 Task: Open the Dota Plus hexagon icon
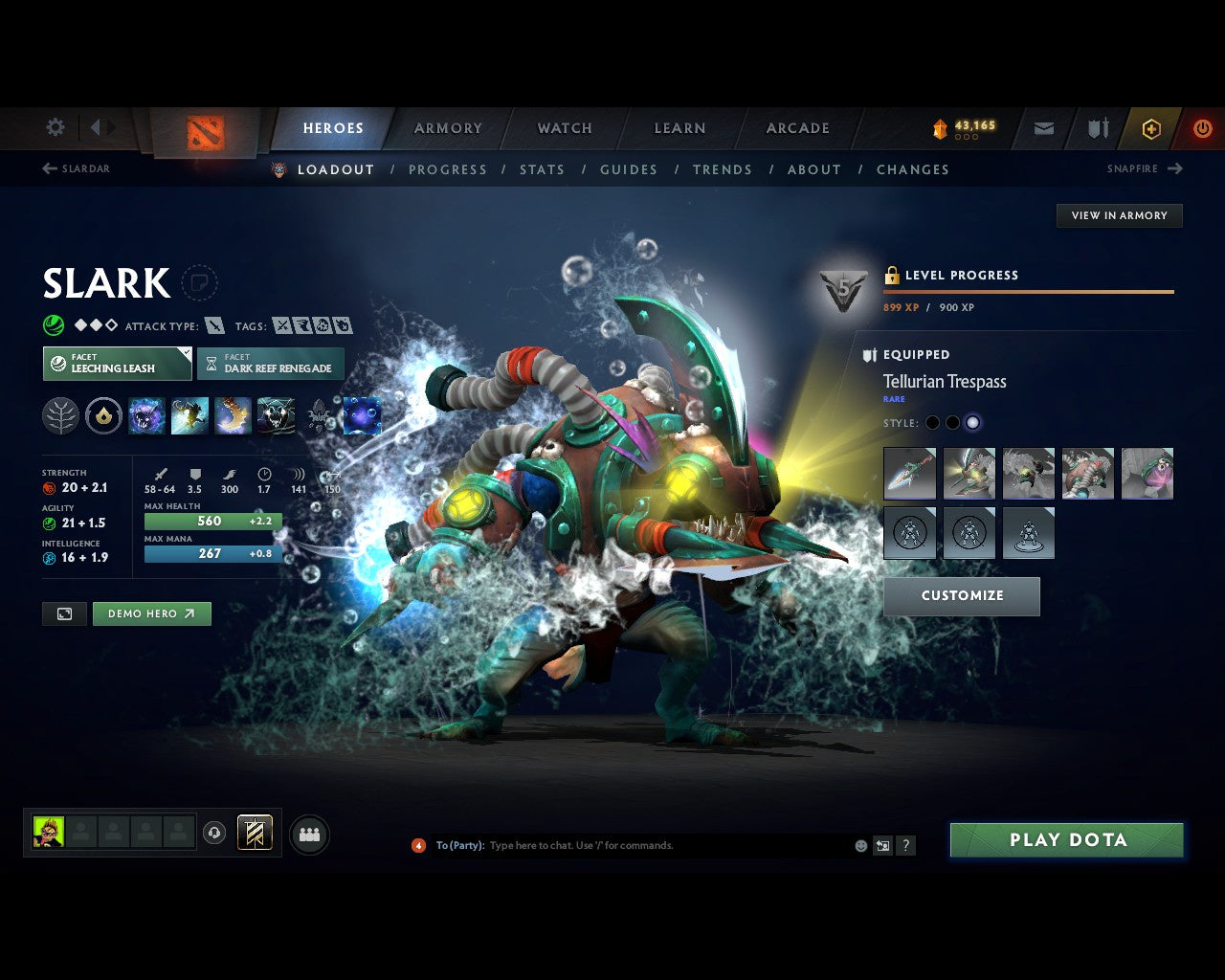click(1151, 127)
